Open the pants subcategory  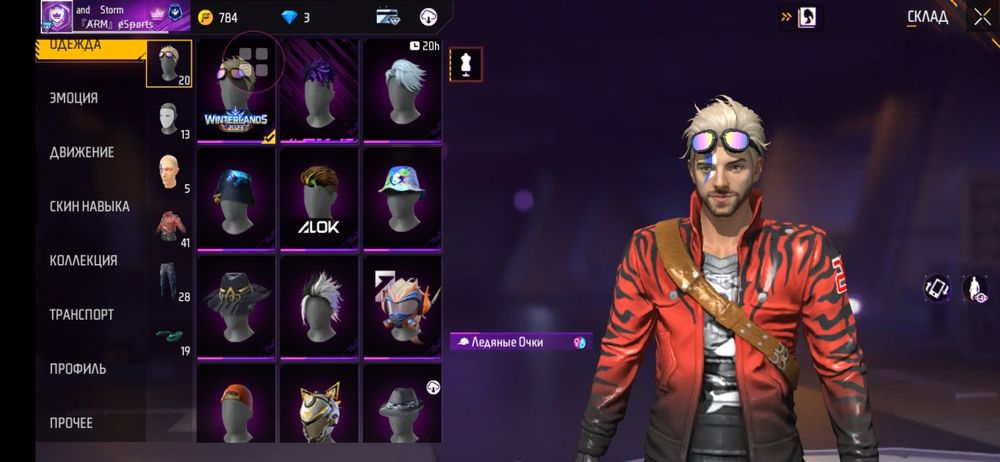click(x=169, y=280)
